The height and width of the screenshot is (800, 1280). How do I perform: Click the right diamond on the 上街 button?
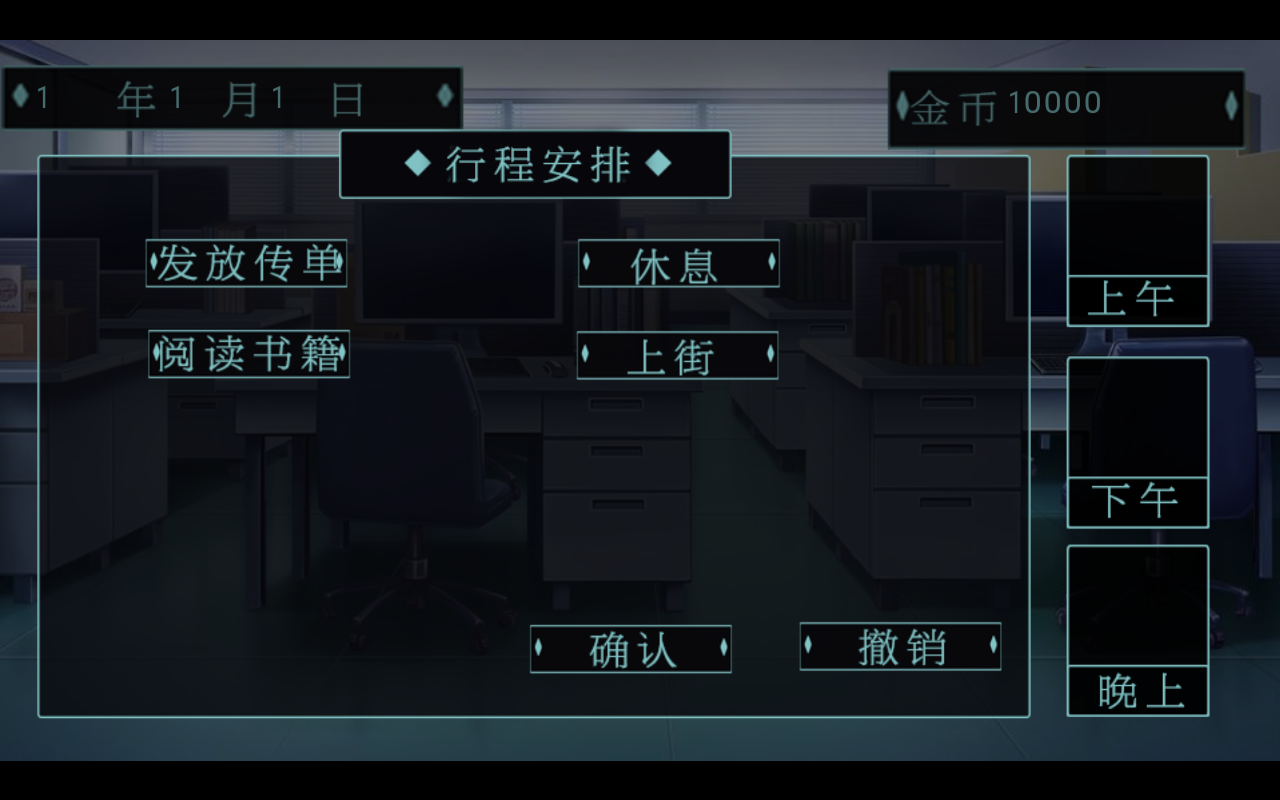click(770, 355)
